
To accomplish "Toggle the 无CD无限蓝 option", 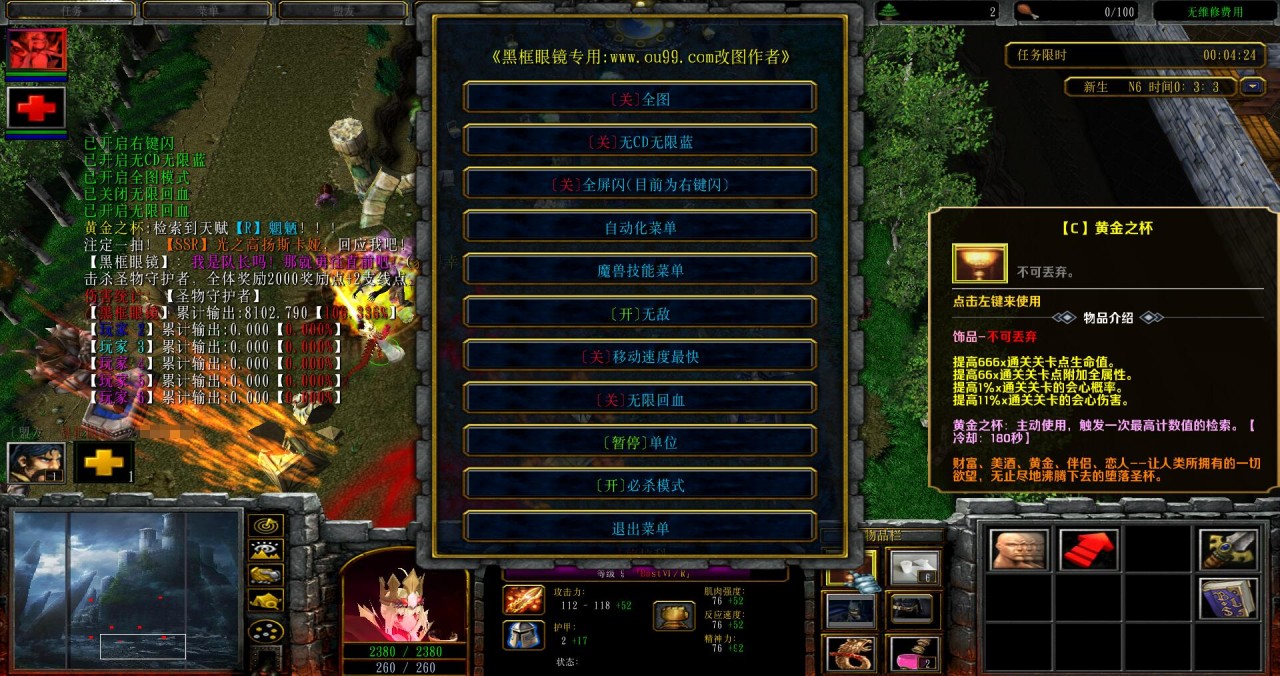I will click(x=640, y=142).
